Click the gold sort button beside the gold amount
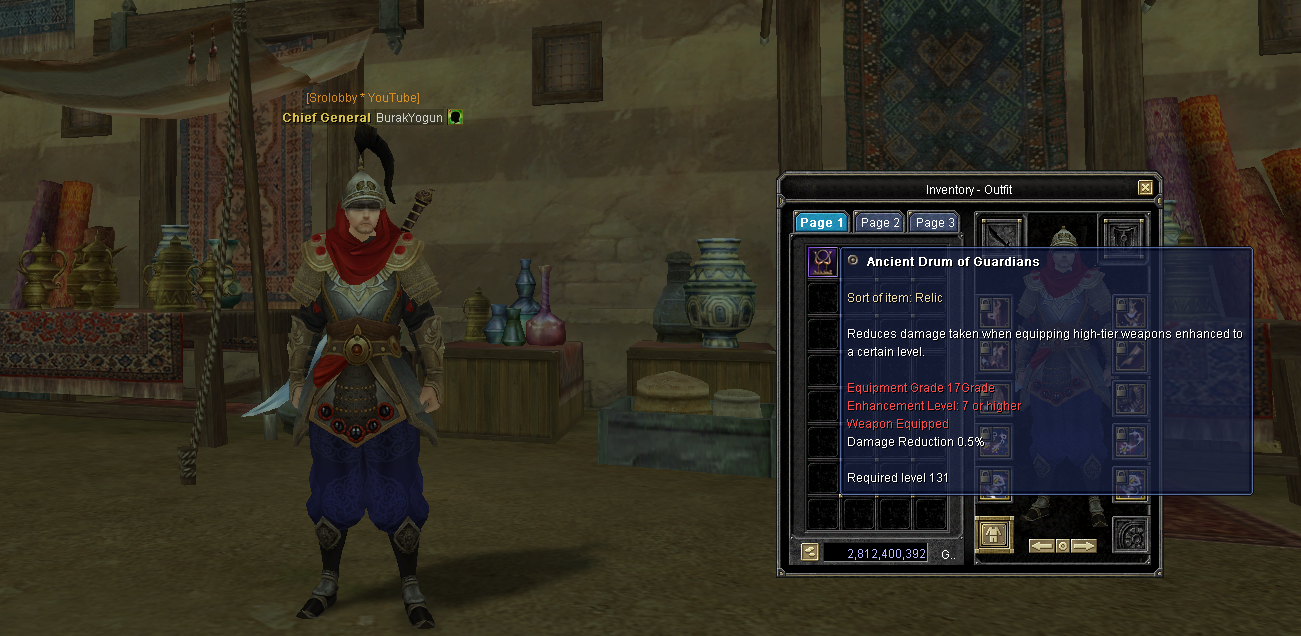 809,552
